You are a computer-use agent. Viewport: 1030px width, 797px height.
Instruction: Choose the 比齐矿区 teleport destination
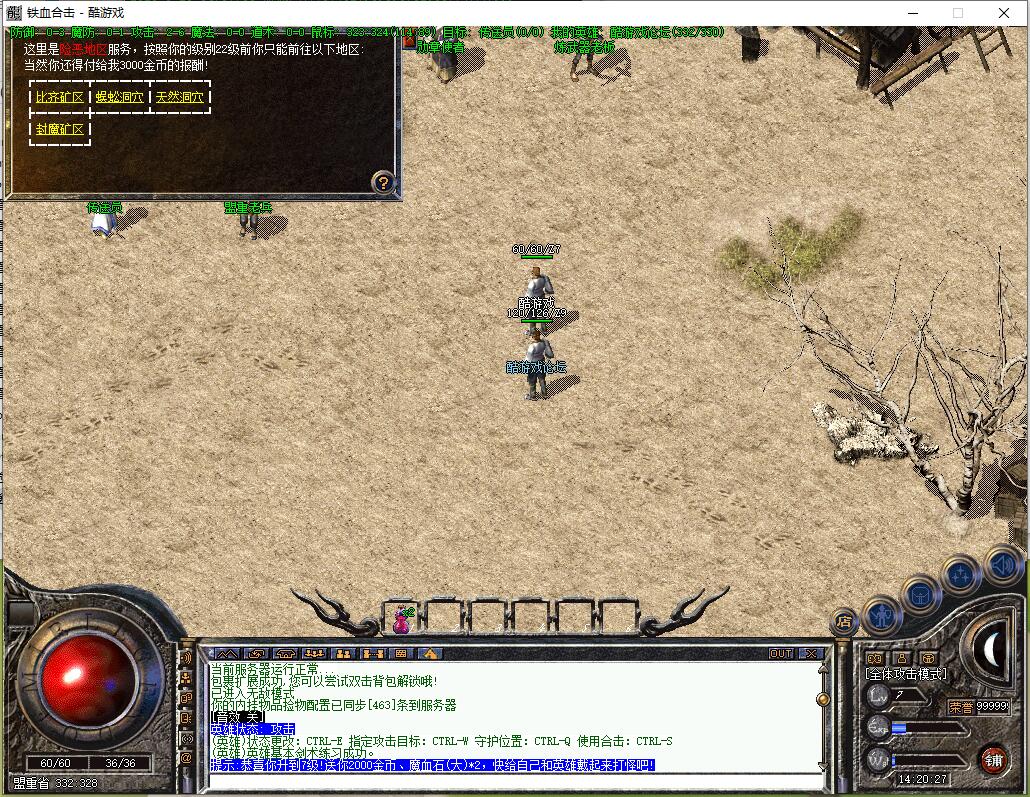pyautogui.click(x=60, y=97)
